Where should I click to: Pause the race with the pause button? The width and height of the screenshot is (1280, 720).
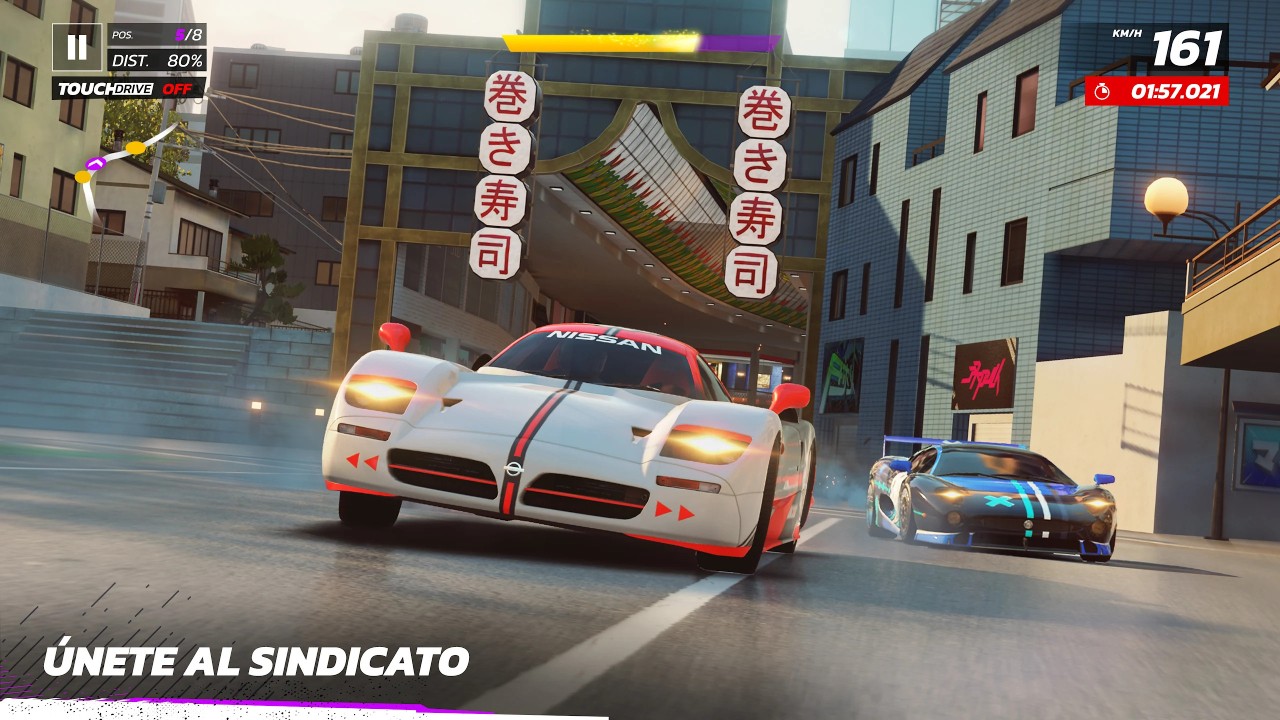[76, 47]
